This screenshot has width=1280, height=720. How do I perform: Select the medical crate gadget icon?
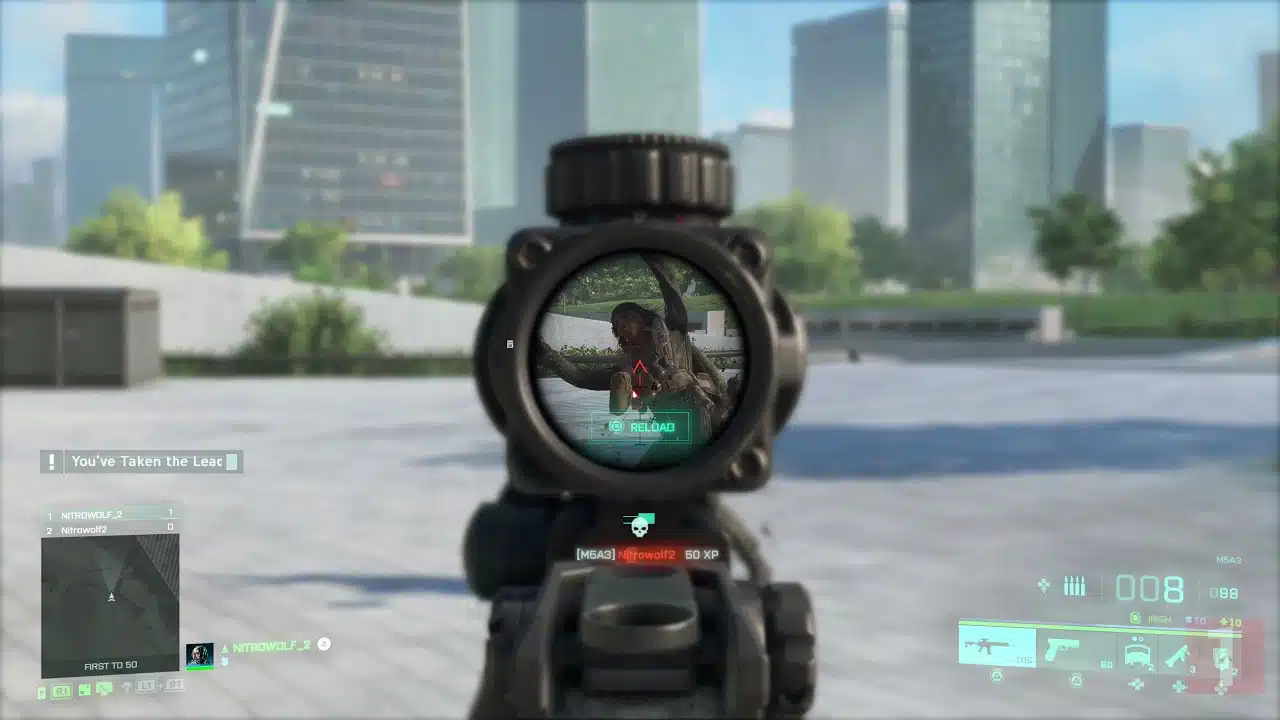point(1136,652)
